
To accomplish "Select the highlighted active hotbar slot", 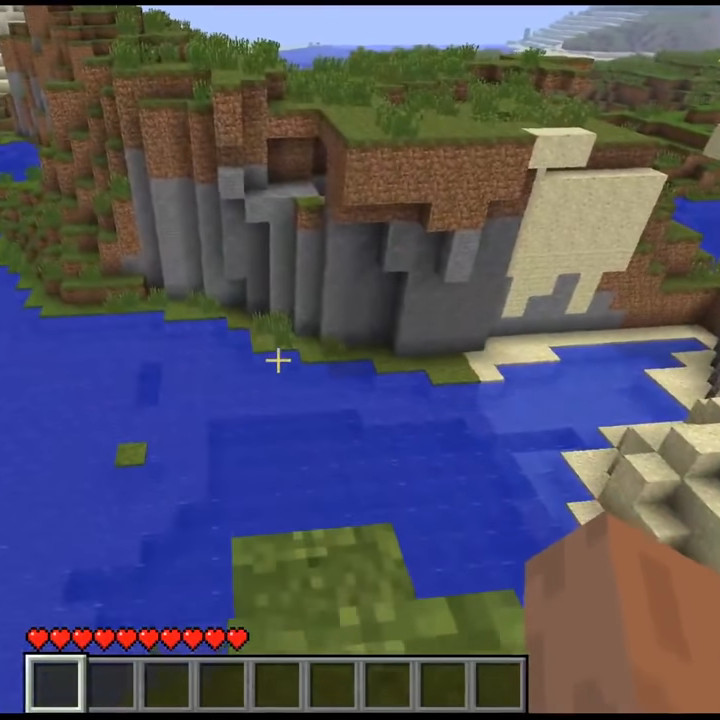I will coord(56,684).
